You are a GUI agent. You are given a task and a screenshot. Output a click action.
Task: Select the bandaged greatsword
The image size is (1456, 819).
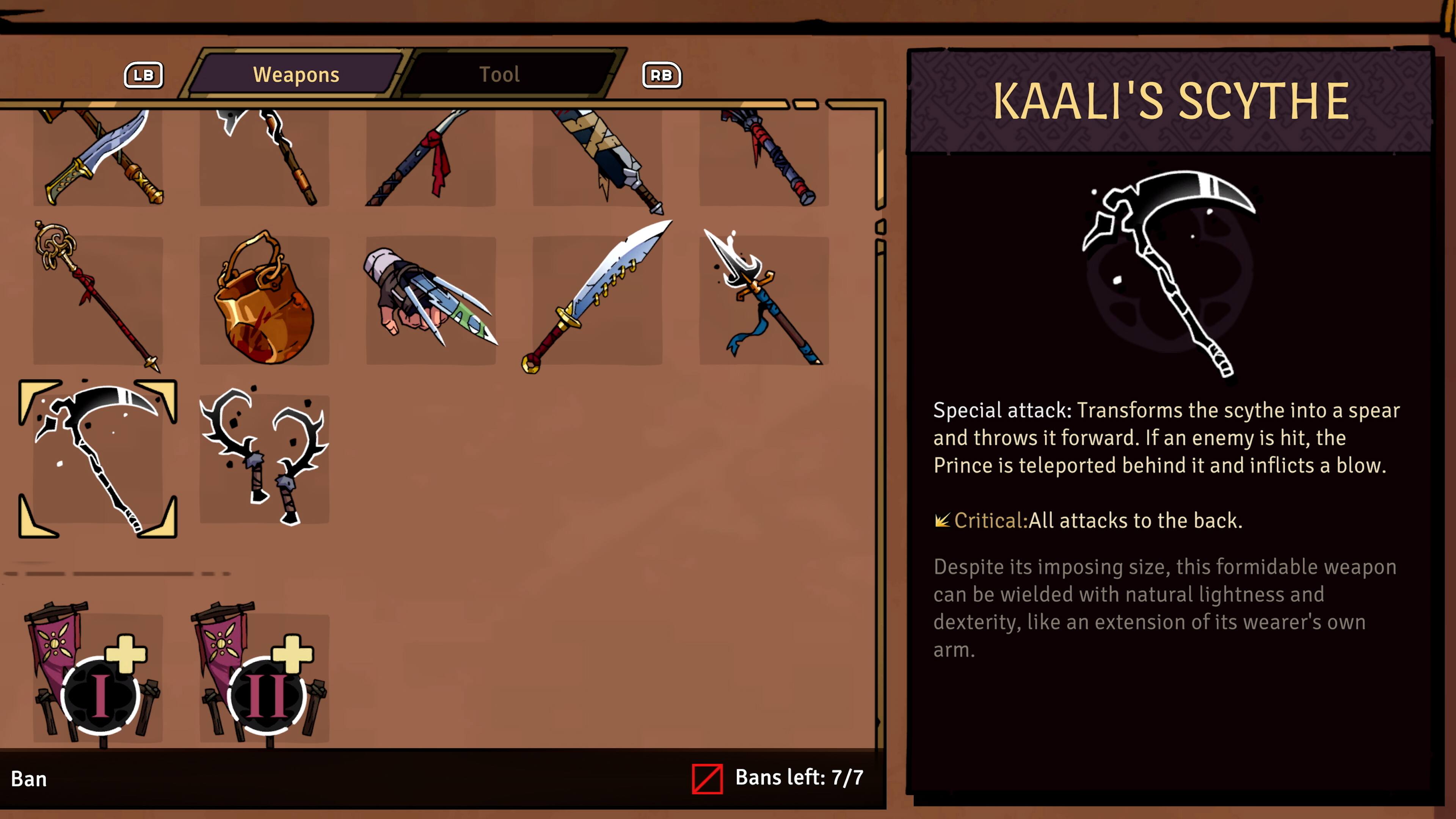599,158
